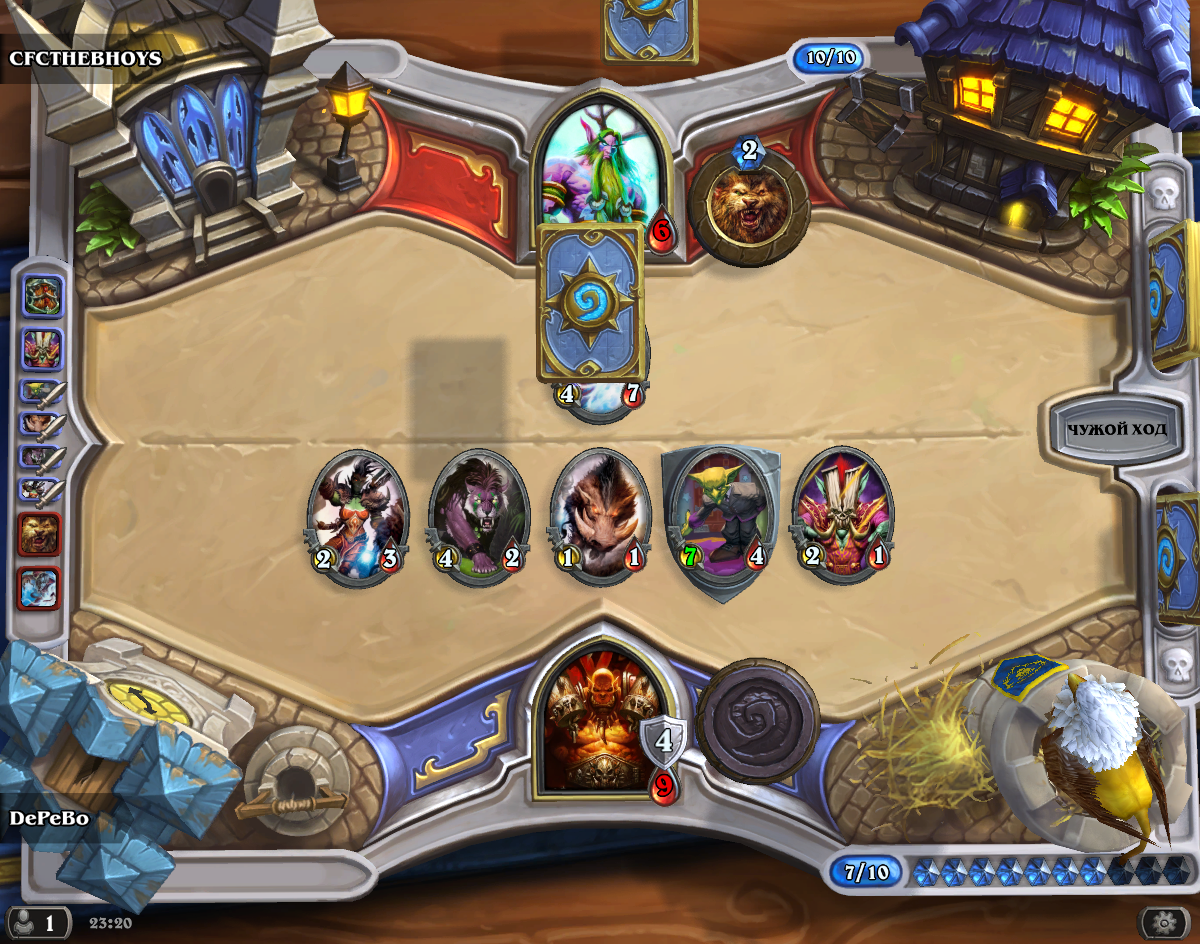Inspect the lion history tile with red border
This screenshot has width=1200, height=944.
click(x=40, y=535)
